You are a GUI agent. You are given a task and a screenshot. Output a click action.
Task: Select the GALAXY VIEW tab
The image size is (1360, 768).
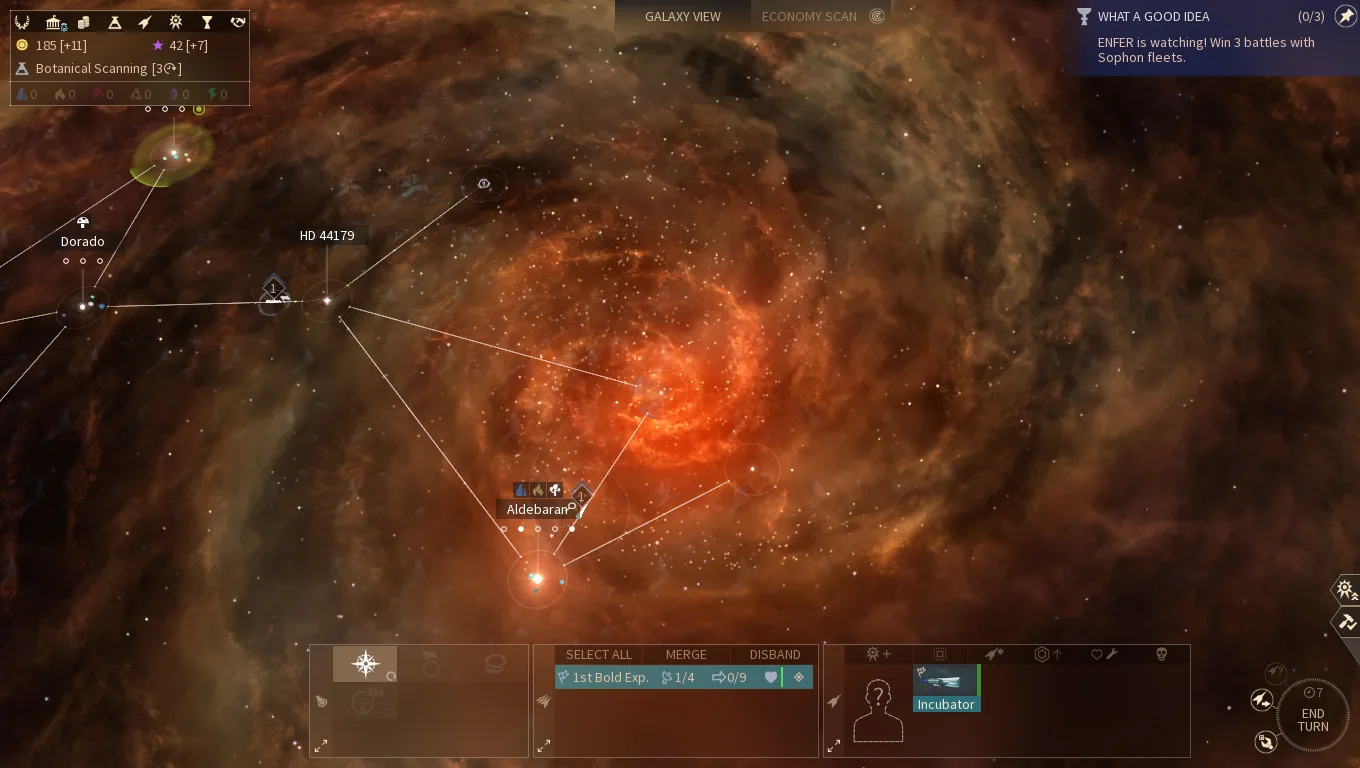[x=683, y=16]
